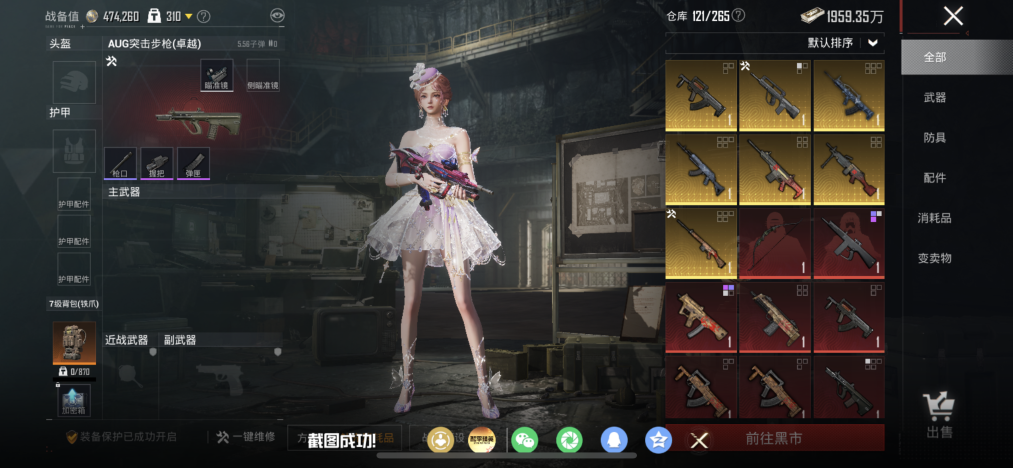Open the 默认排序 sorting dropdown
Viewport: 1013px width, 468px height.
point(845,43)
